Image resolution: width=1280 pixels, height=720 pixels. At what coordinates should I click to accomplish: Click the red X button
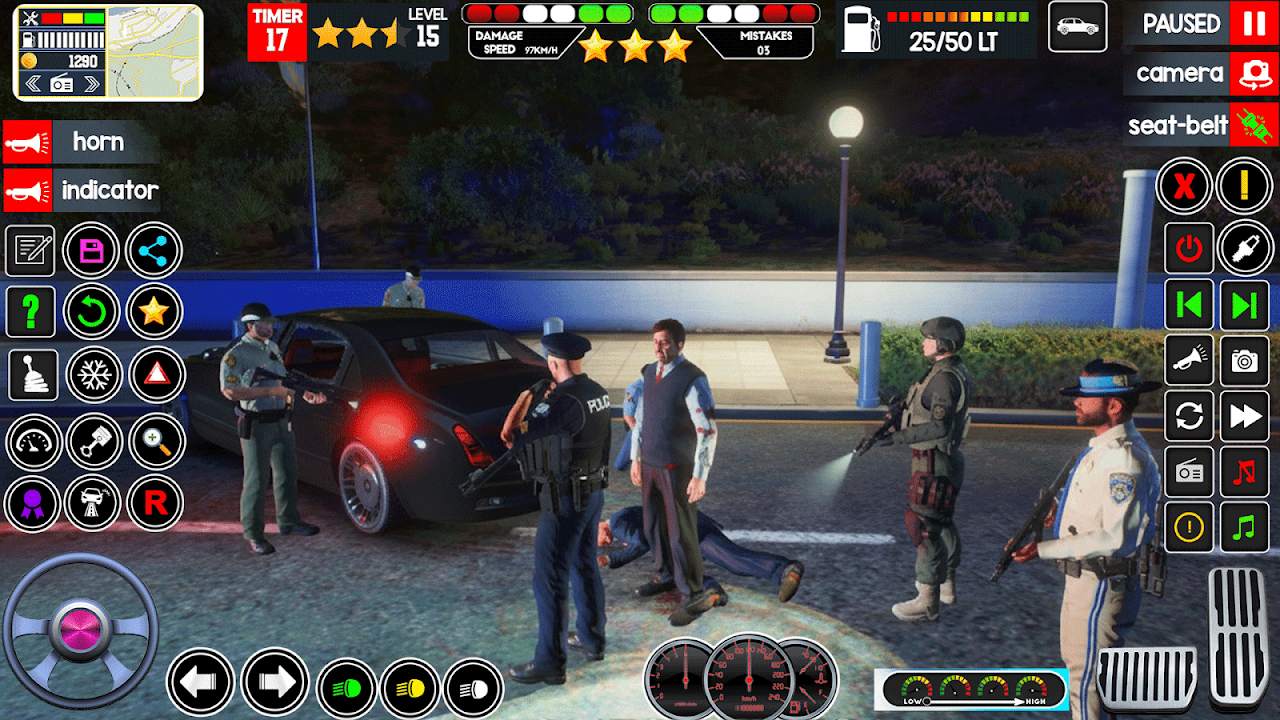click(x=1184, y=186)
